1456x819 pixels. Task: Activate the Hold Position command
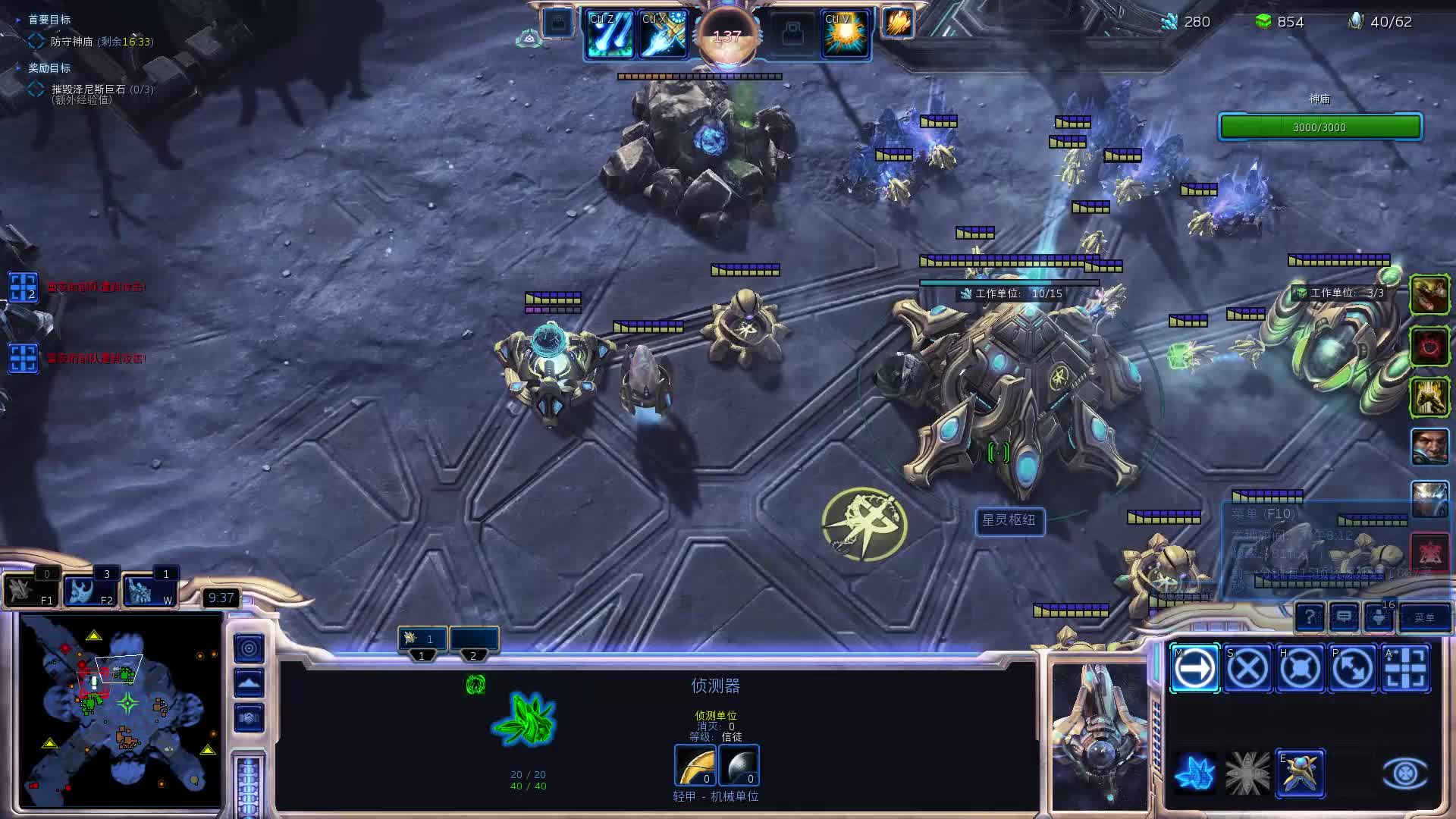tap(1300, 669)
